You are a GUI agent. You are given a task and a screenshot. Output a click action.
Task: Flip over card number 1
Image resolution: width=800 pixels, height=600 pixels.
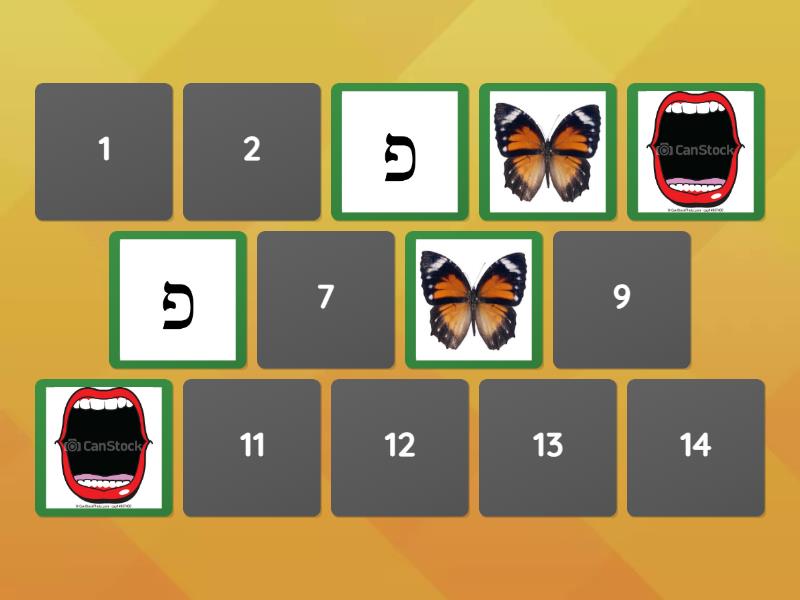pyautogui.click(x=104, y=151)
